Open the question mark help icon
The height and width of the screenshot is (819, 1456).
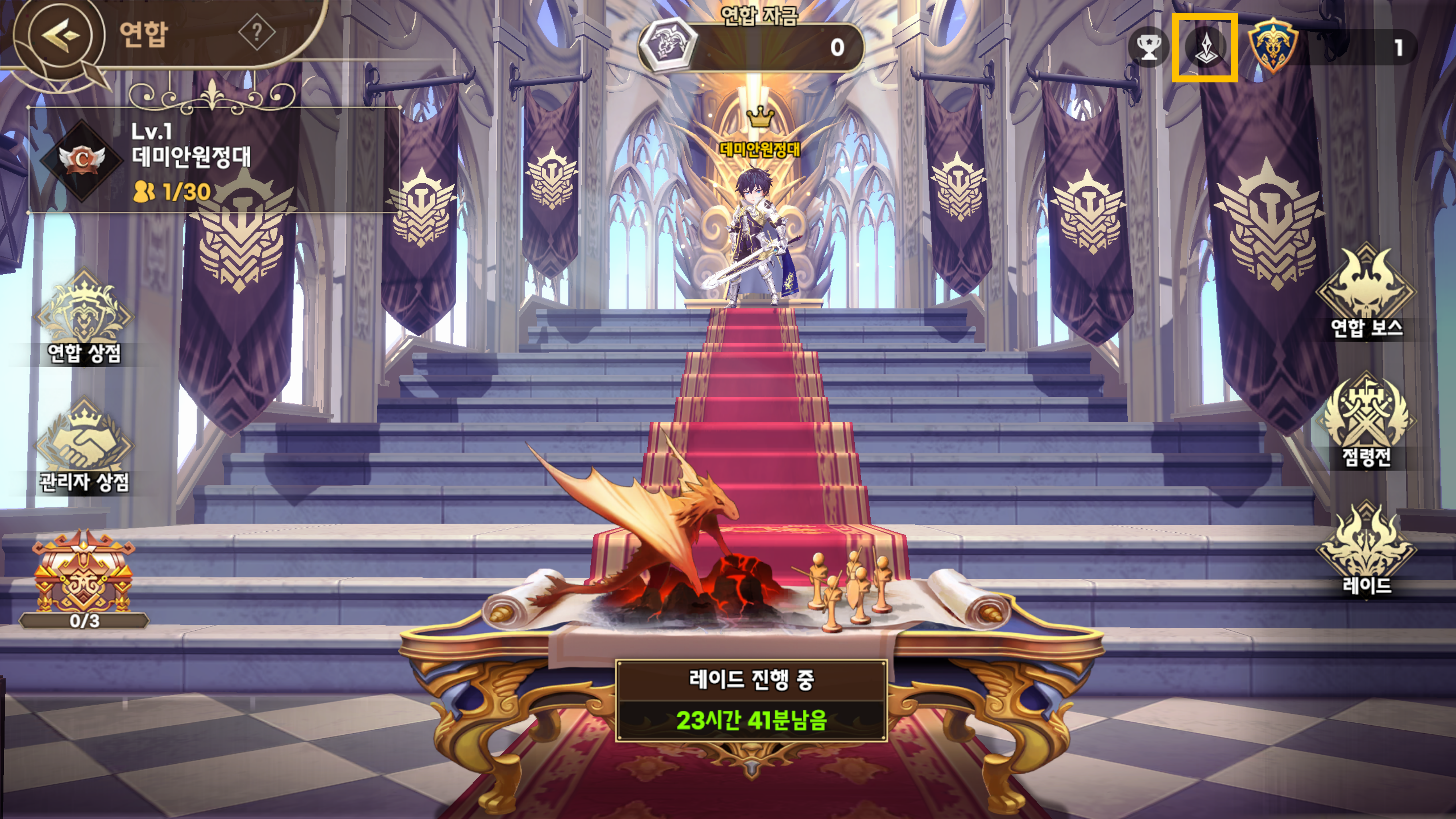(257, 33)
